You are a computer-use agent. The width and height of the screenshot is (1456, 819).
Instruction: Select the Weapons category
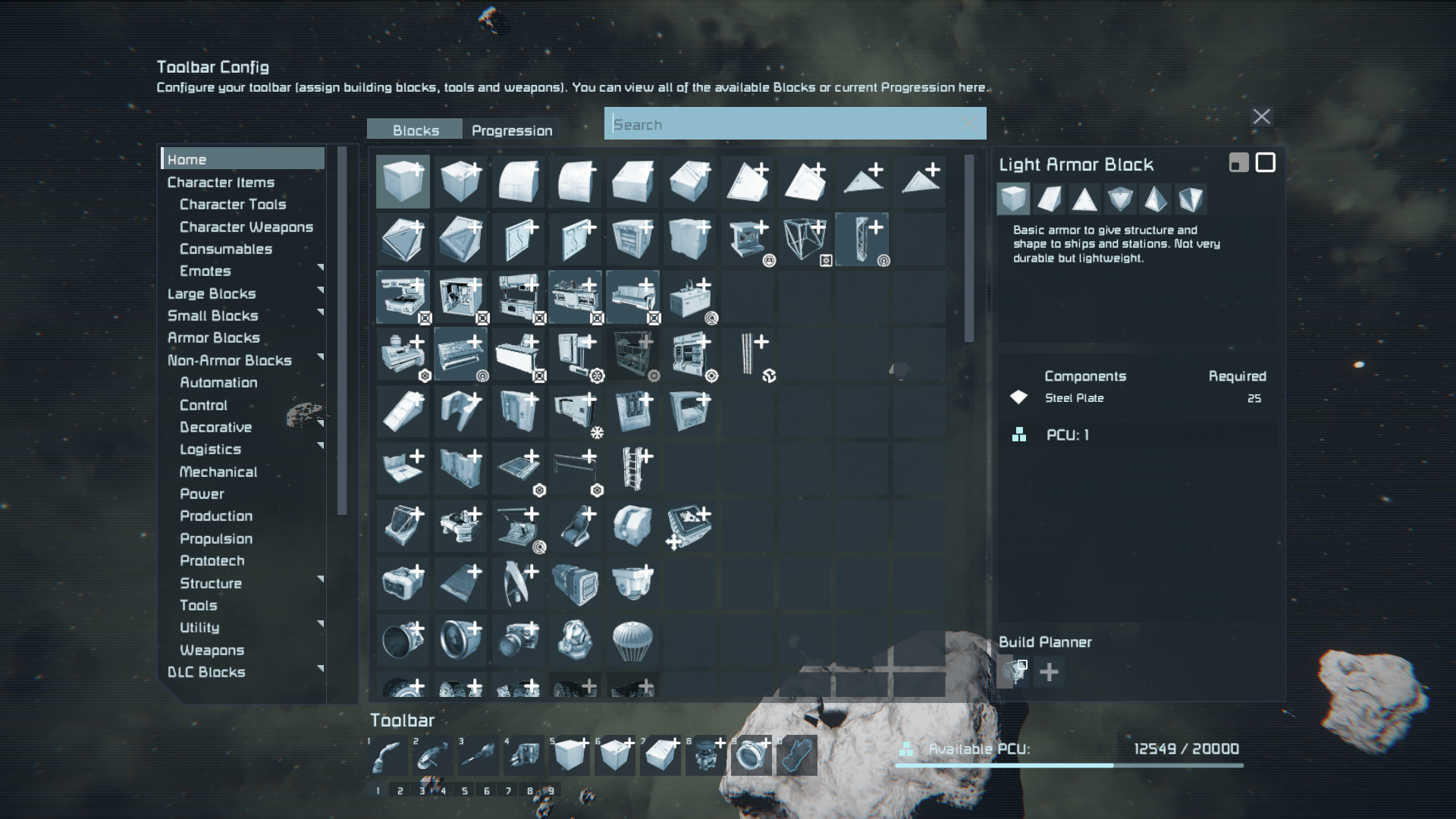(x=212, y=650)
